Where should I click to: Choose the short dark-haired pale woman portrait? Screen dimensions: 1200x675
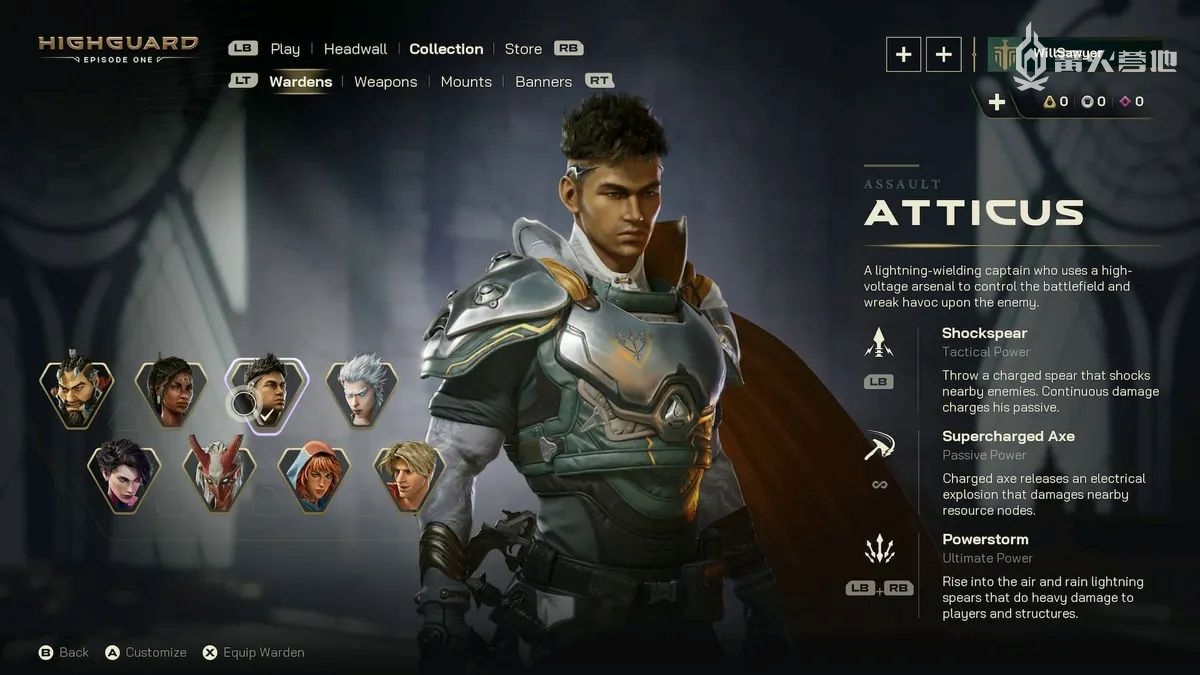point(124,475)
